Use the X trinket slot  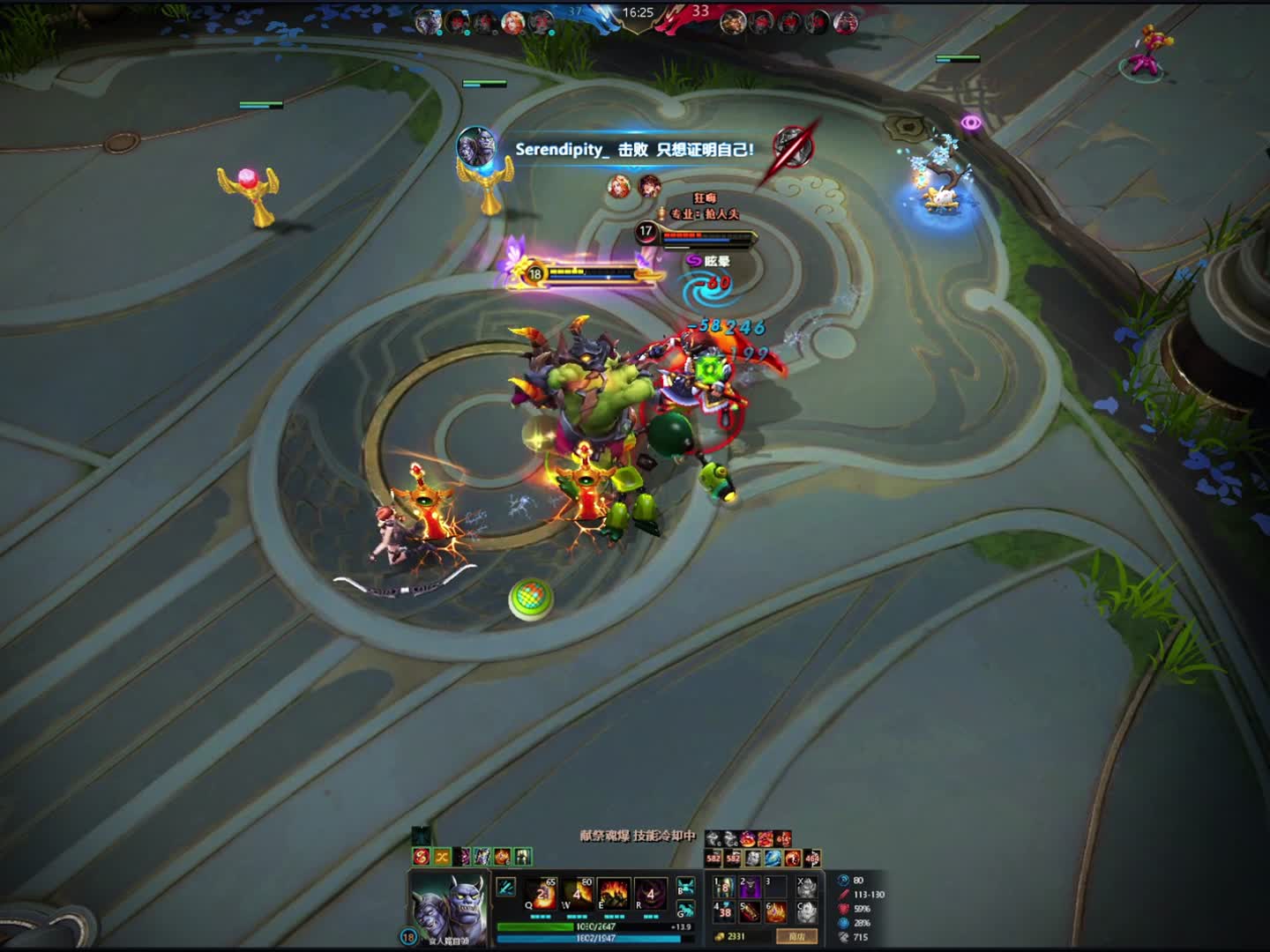806,887
